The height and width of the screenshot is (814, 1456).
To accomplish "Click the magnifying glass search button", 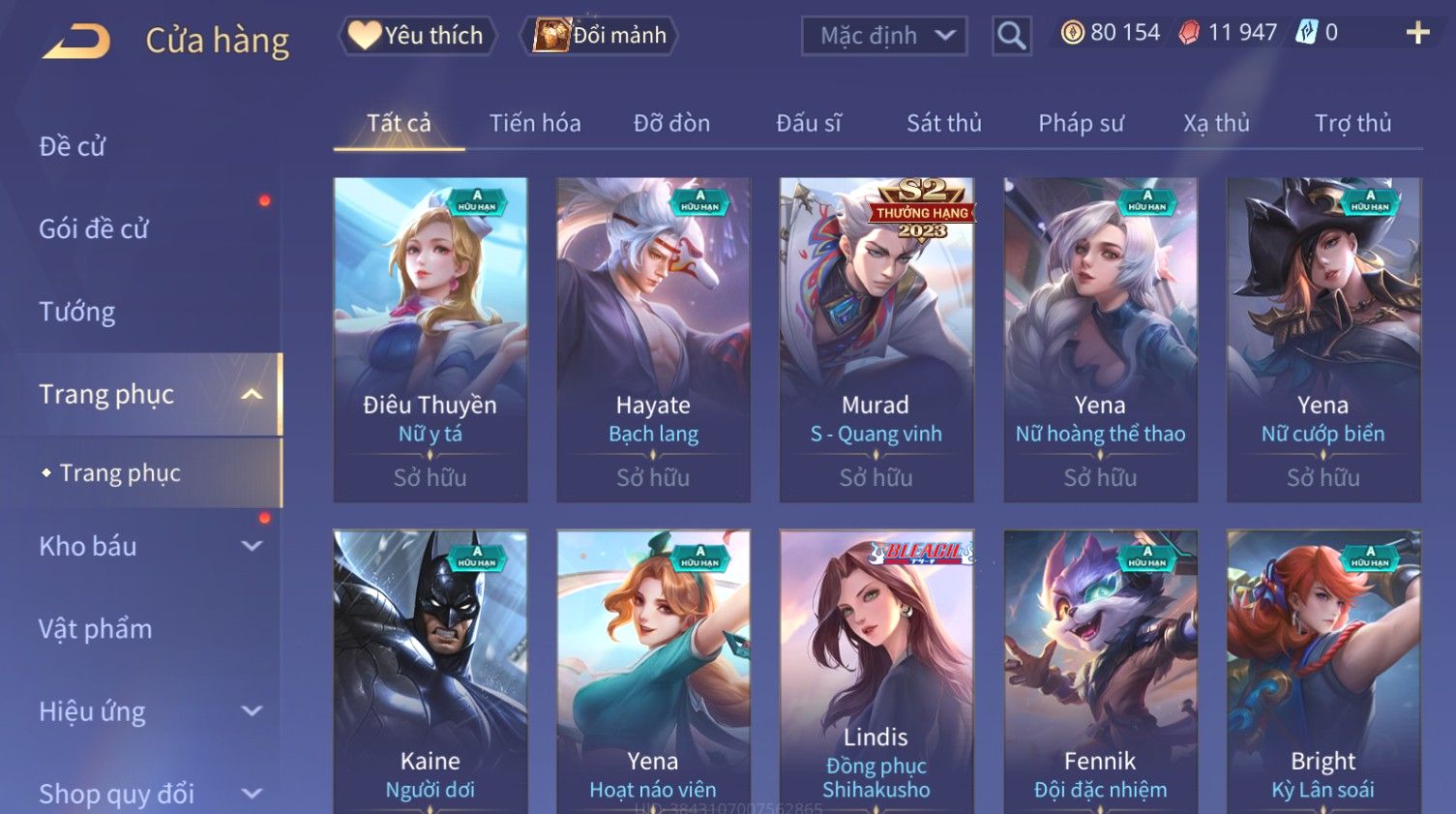I will point(1011,37).
